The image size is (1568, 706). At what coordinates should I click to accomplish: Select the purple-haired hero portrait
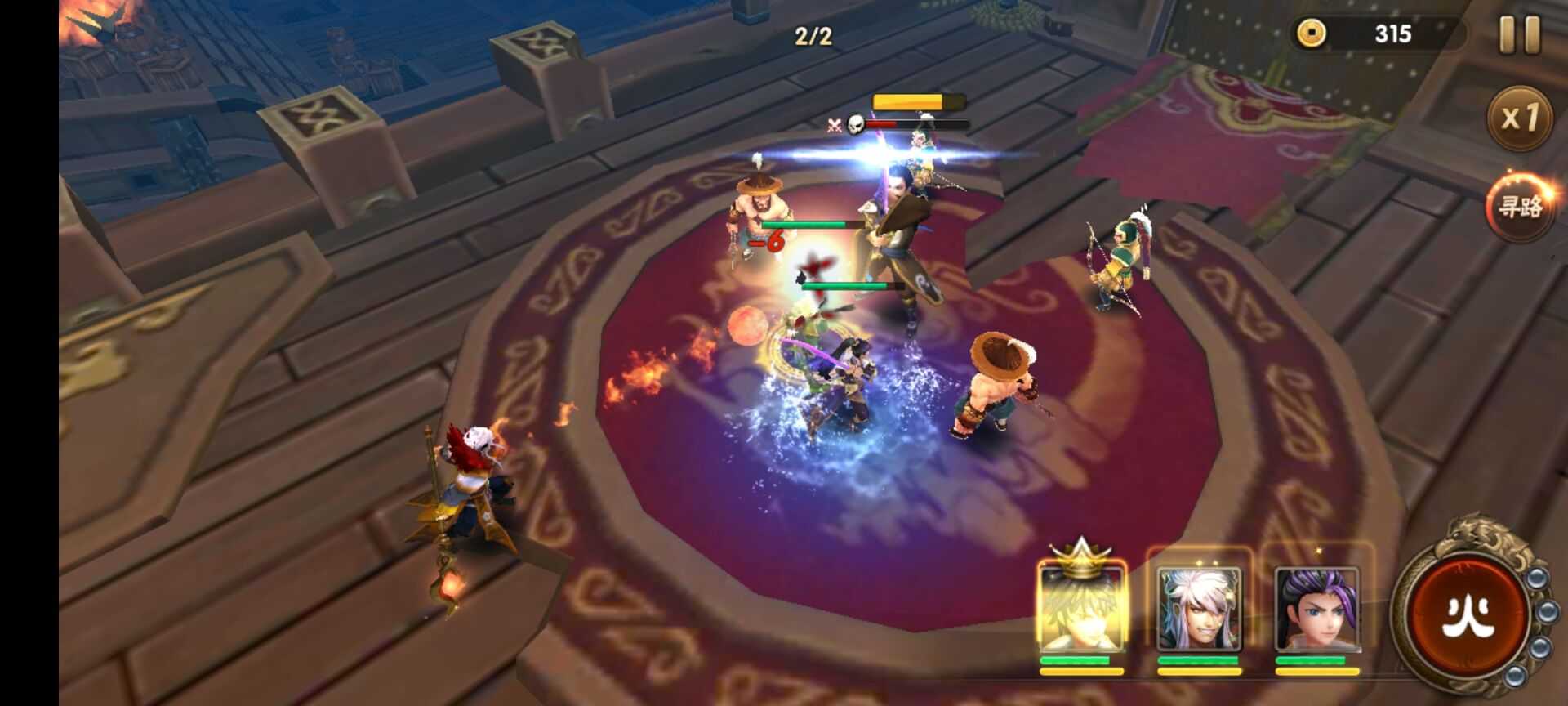pos(1316,609)
